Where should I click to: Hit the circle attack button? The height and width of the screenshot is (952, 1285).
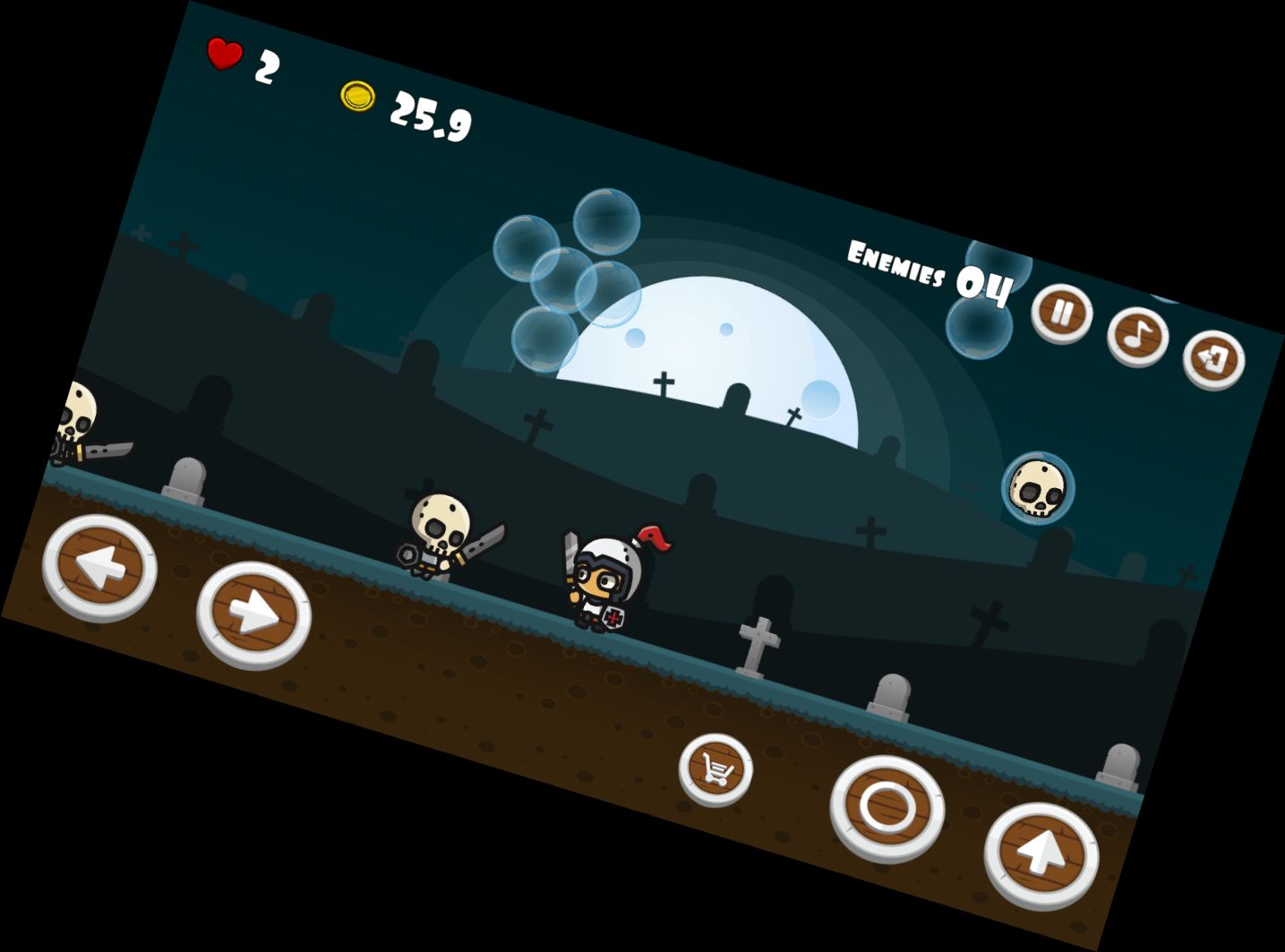[887, 808]
